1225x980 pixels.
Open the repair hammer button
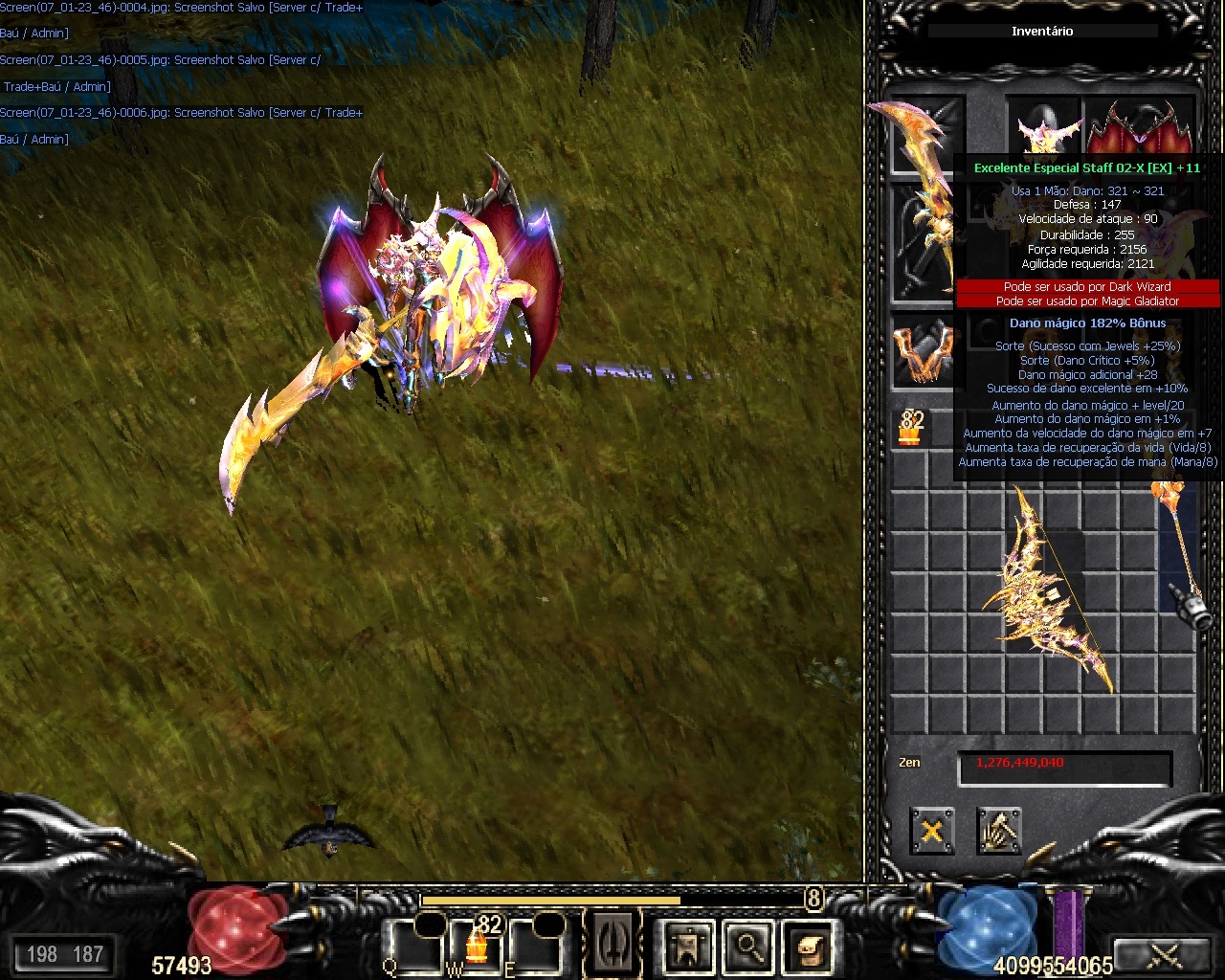coord(998,830)
